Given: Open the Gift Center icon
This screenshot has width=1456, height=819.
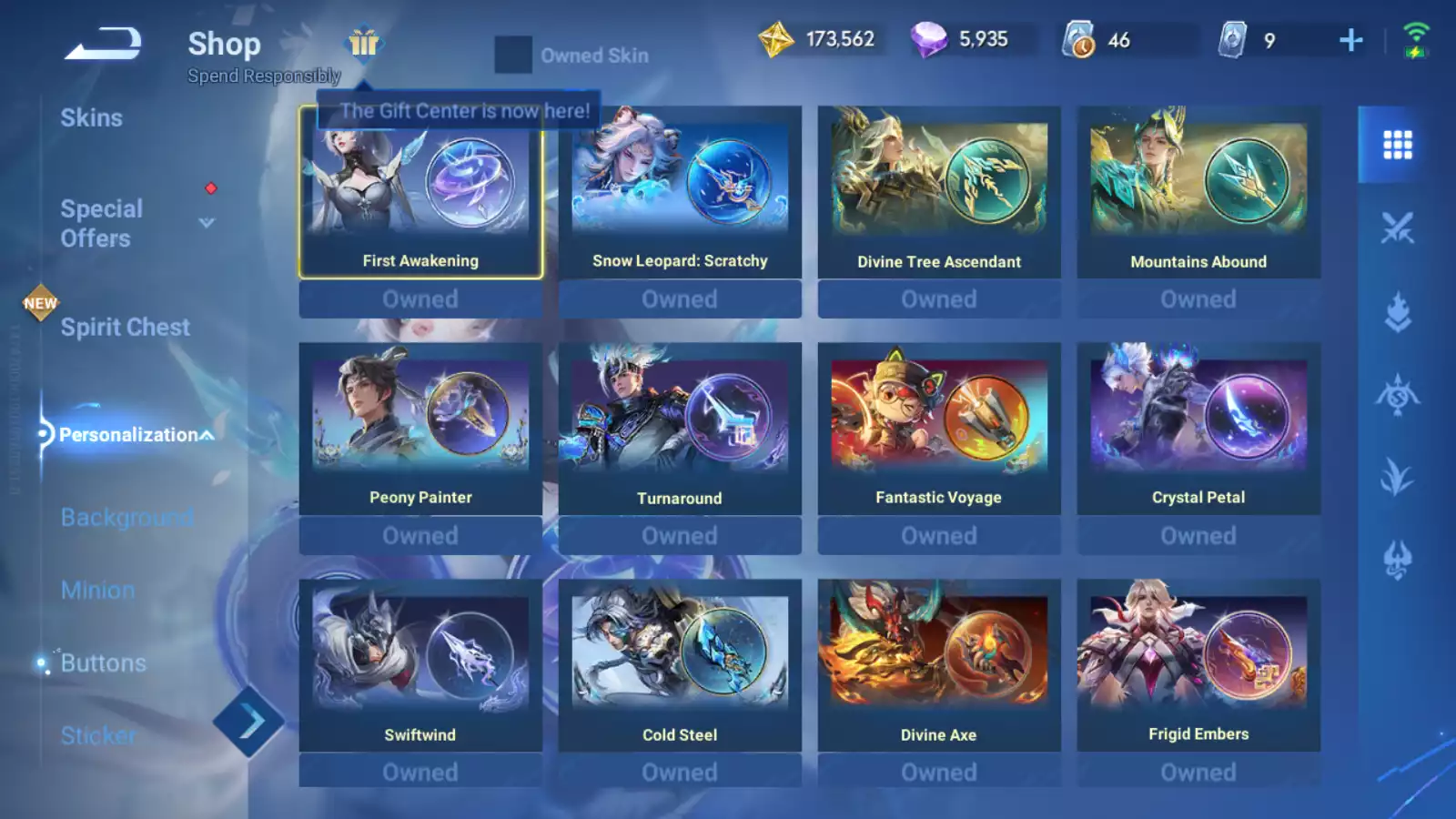Looking at the screenshot, I should pos(364,42).
